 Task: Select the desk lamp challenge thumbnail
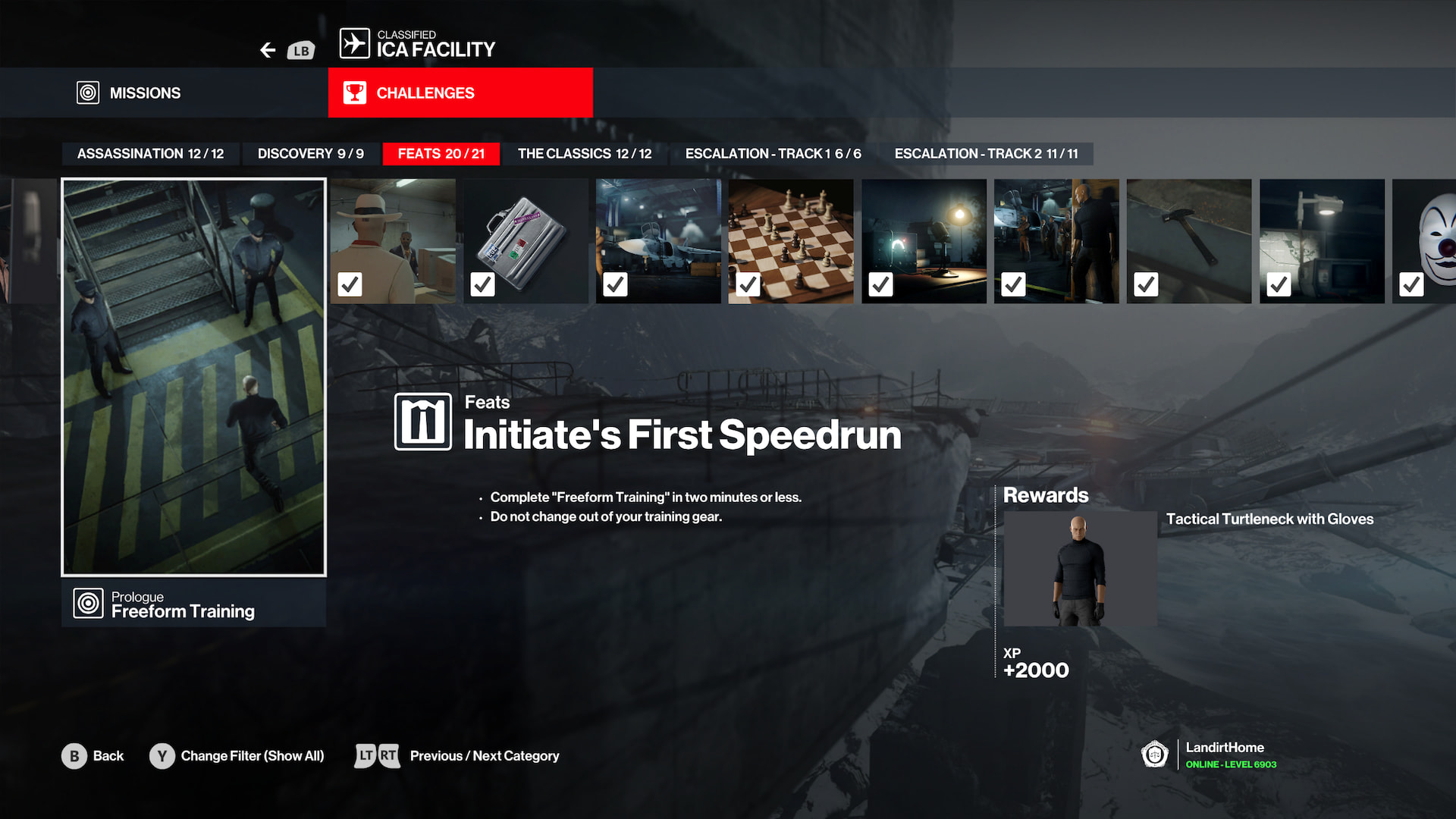924,241
